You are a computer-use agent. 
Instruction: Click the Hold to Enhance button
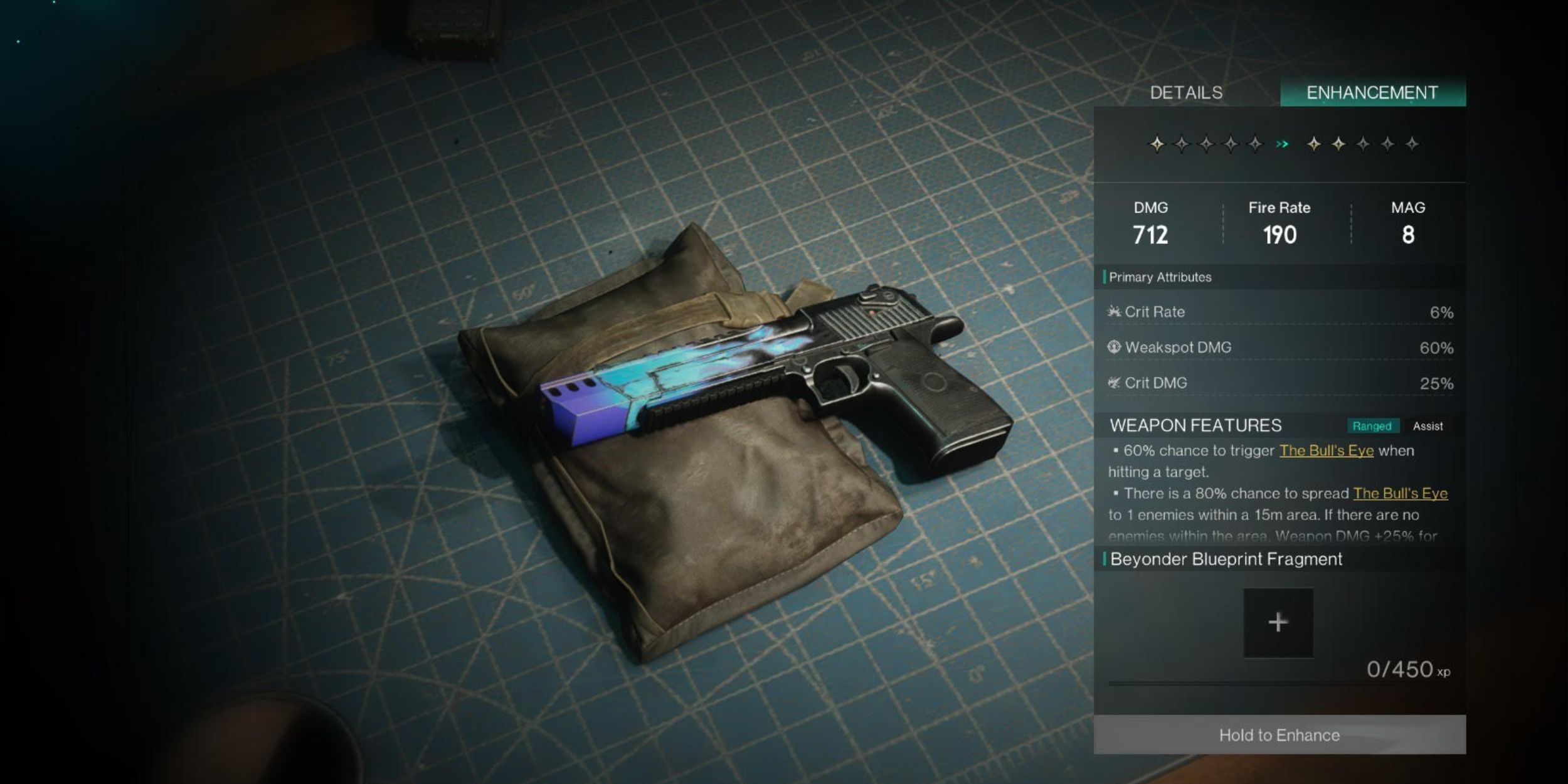point(1279,734)
